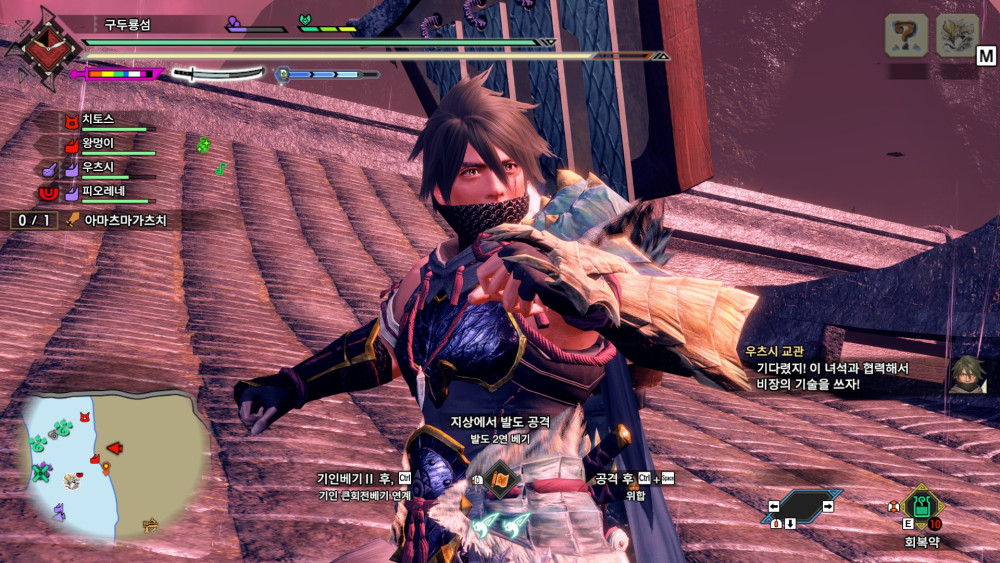
Task: Select party member 왕망이
Action: 98,143
